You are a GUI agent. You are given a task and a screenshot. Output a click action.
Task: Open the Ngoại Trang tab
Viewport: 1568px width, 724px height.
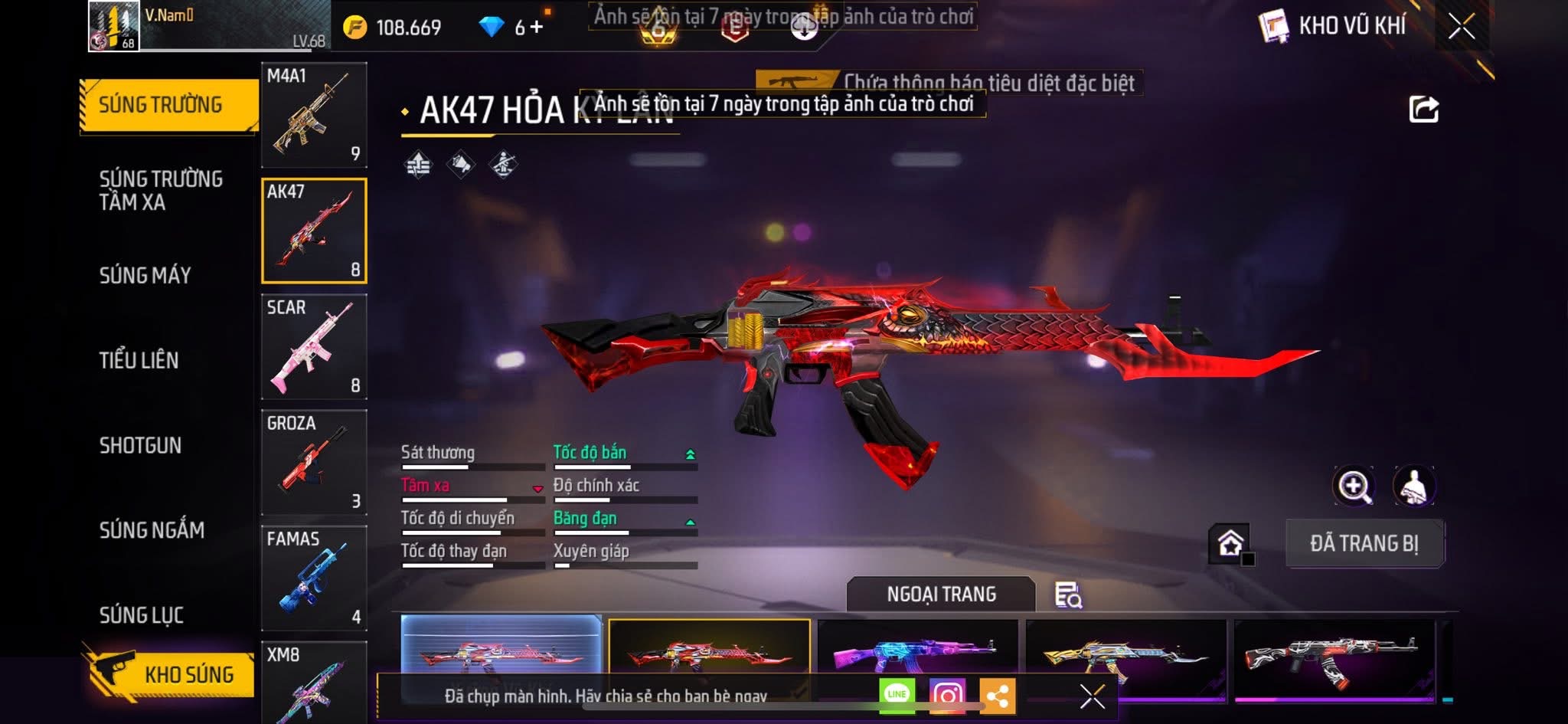coord(941,595)
